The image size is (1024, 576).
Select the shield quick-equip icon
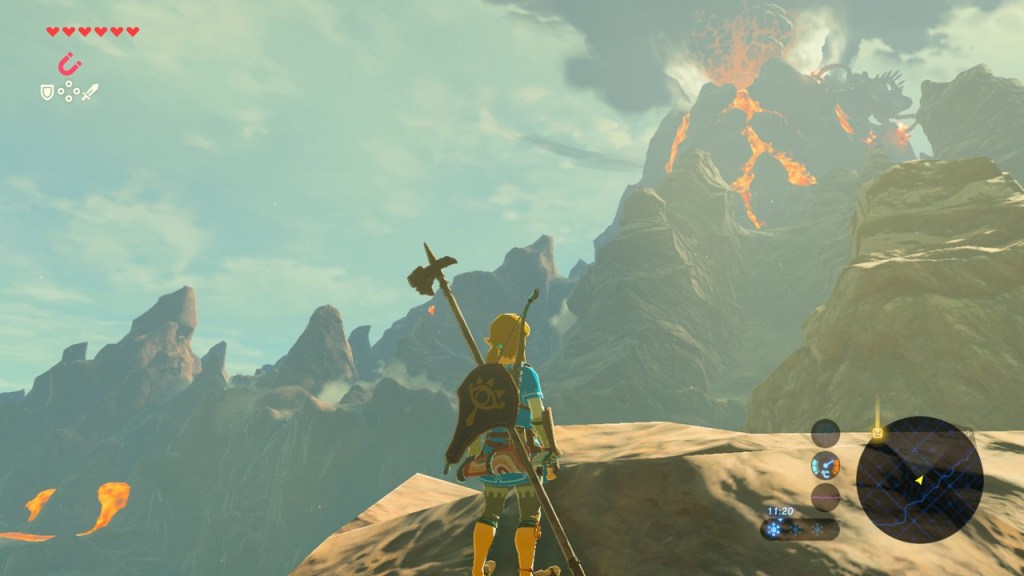pyautogui.click(x=46, y=92)
